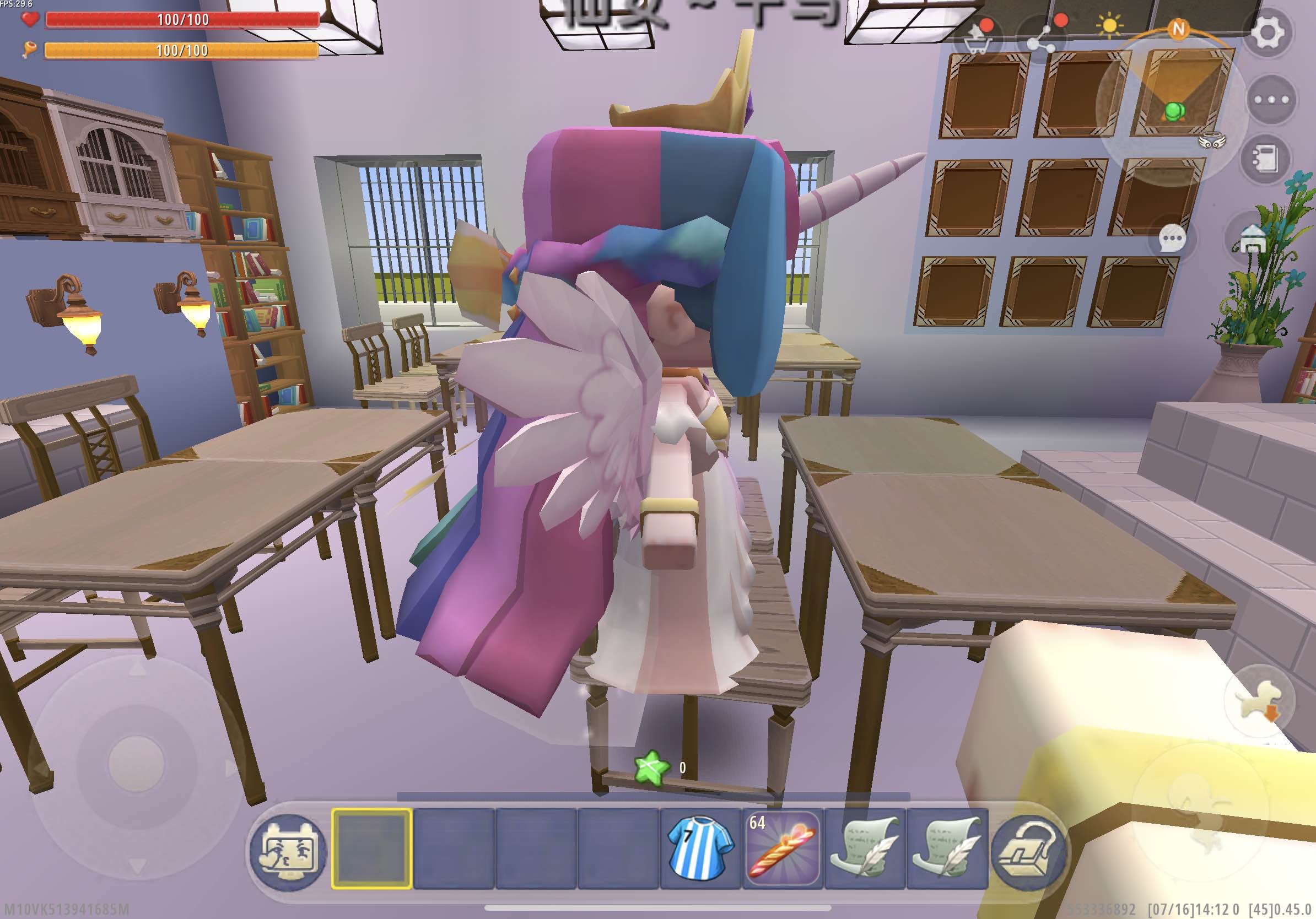Select the baguette stack of 64
Screen dimensions: 1316x919
[783, 849]
